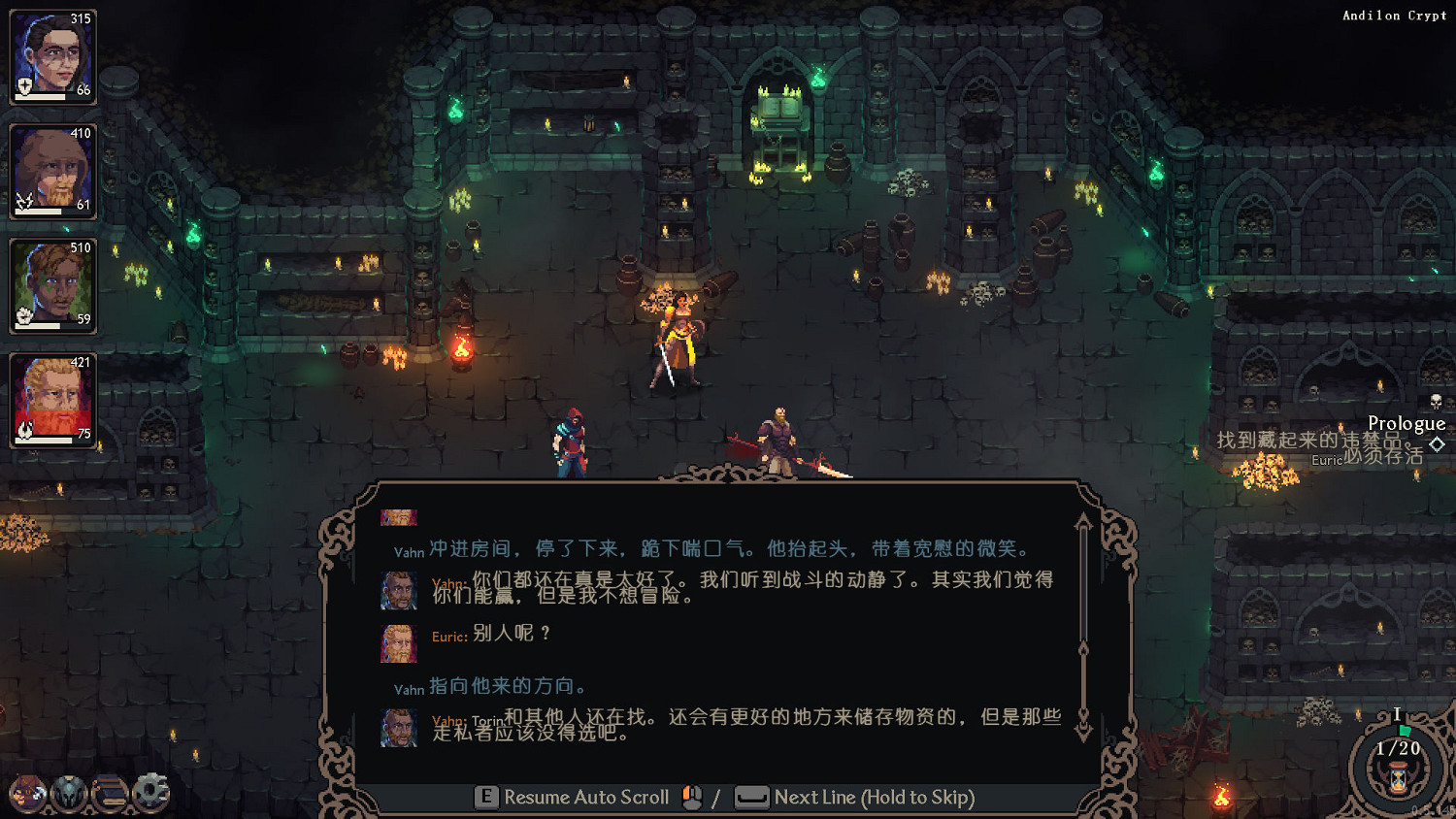The image size is (1456, 819).
Task: Toggle auto scroll via the E button prompt
Action: 484,798
